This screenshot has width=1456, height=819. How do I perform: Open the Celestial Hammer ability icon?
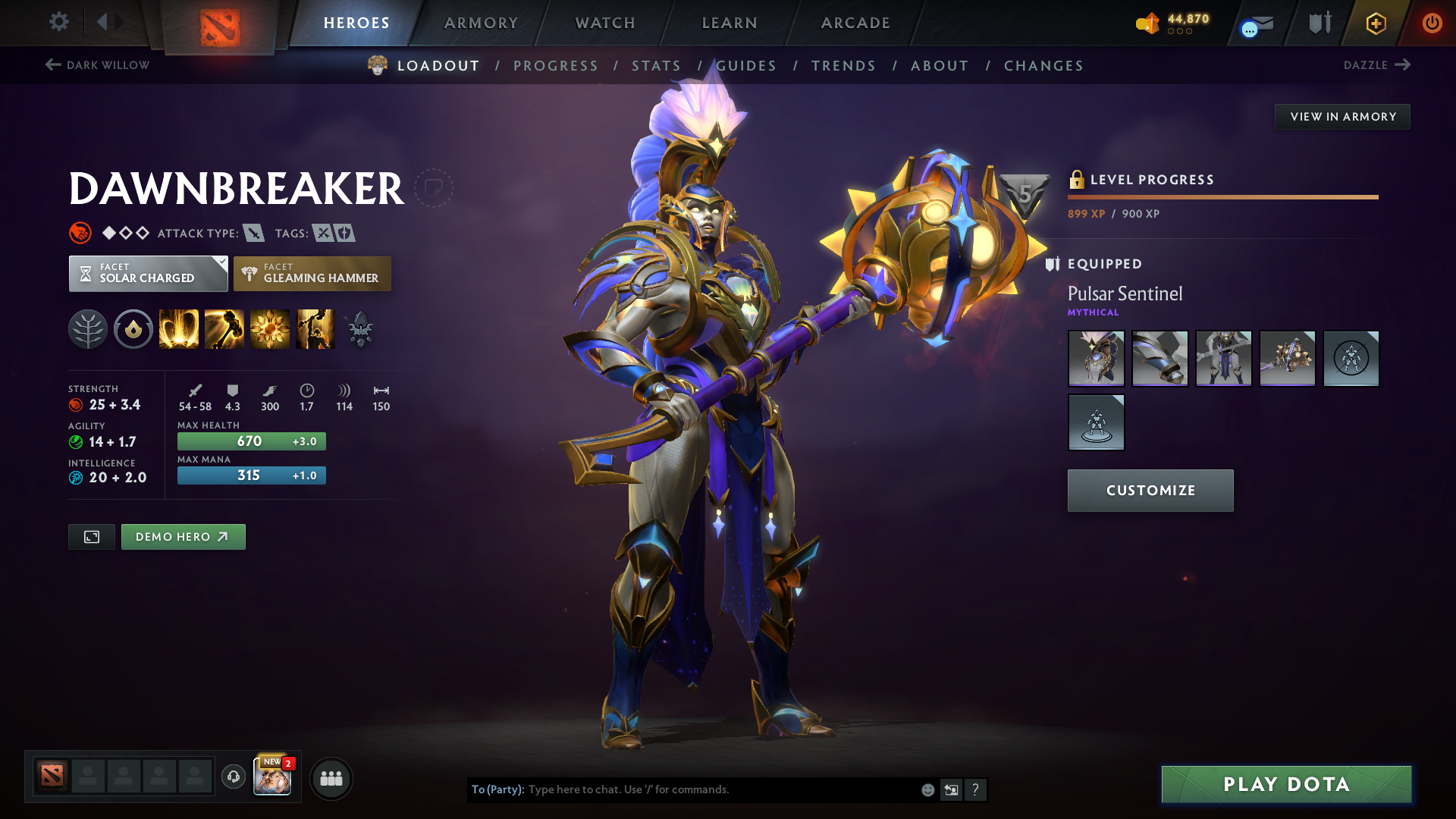[x=224, y=328]
